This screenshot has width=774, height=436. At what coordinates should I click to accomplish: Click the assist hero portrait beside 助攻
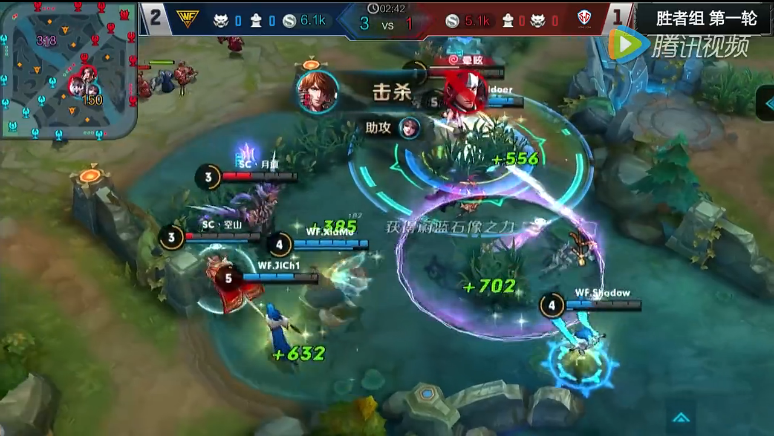[410, 127]
